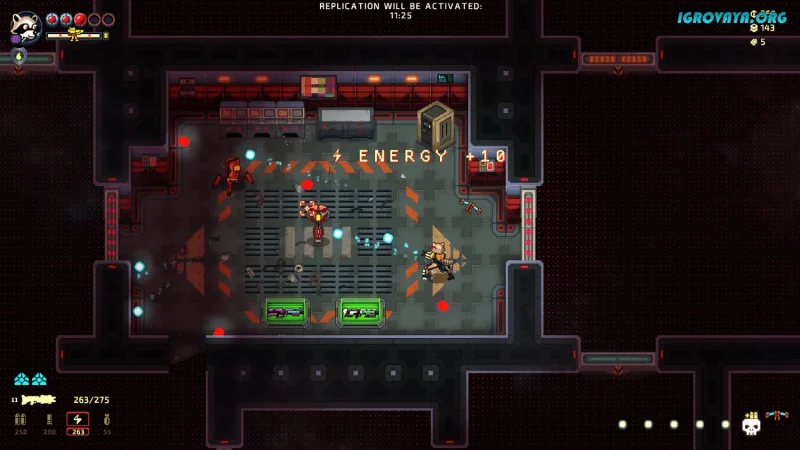This screenshot has height=450, width=800.
Task: Select the energy lightning ammo type
Action: (x=77, y=420)
